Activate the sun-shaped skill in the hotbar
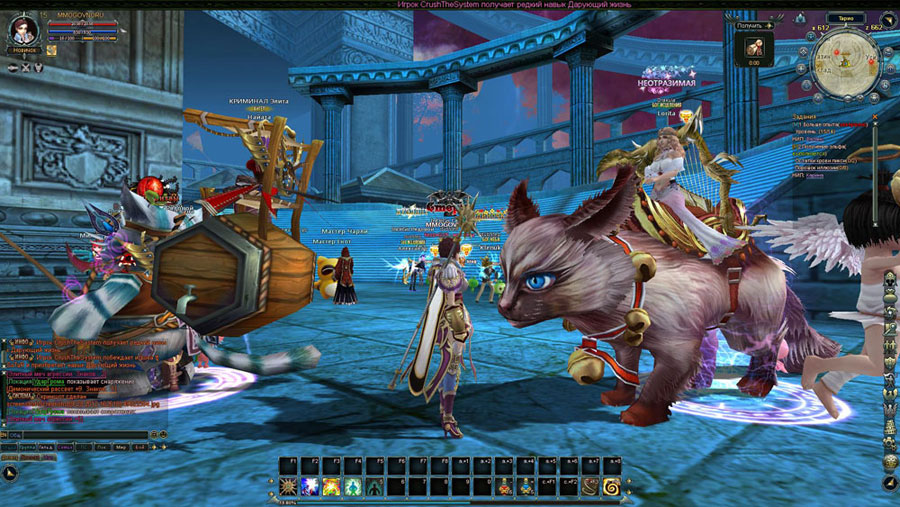This screenshot has height=507, width=900. 289,487
